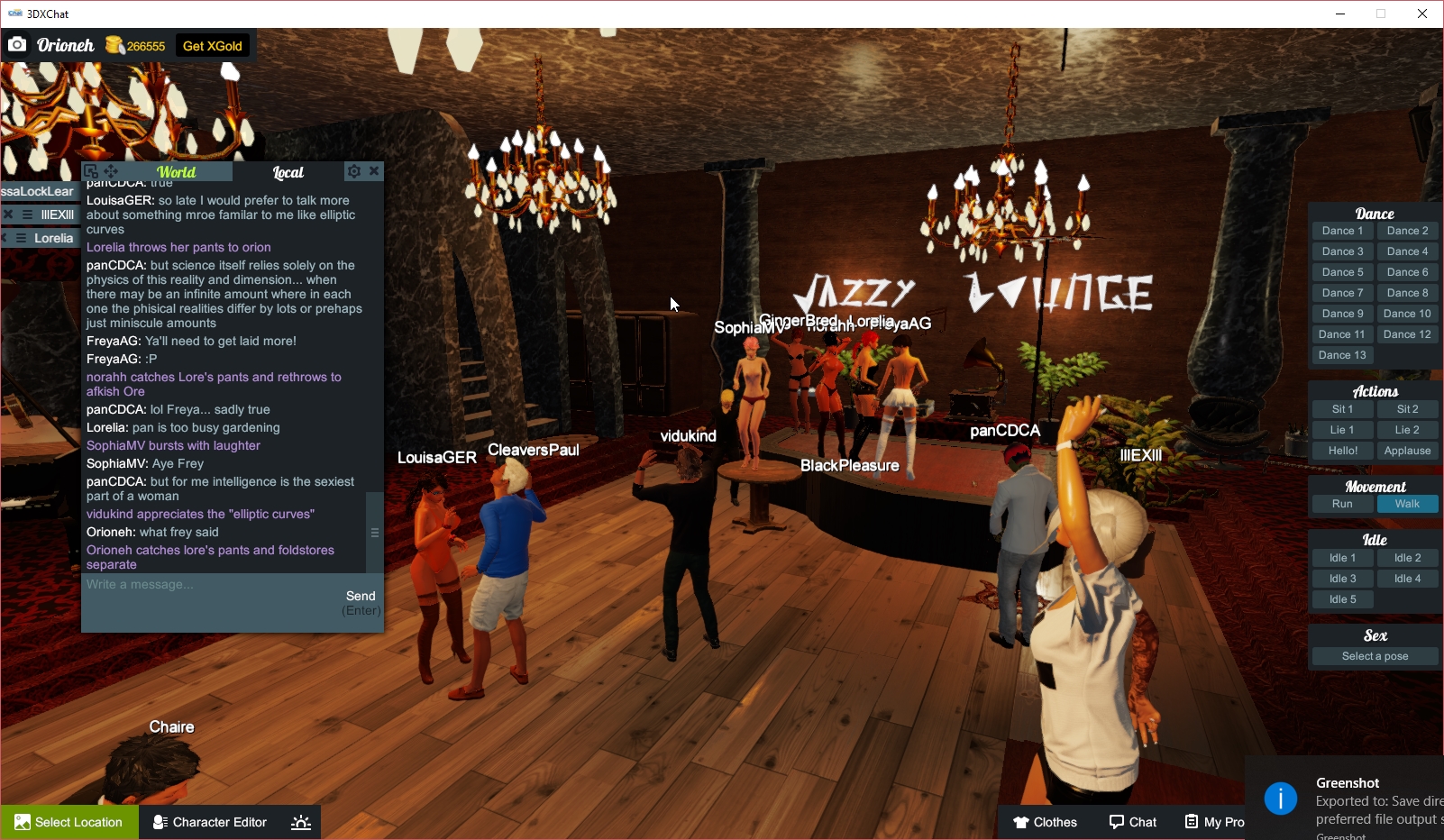Open the chat window settings gear
The height and width of the screenshot is (840, 1444).
[354, 170]
